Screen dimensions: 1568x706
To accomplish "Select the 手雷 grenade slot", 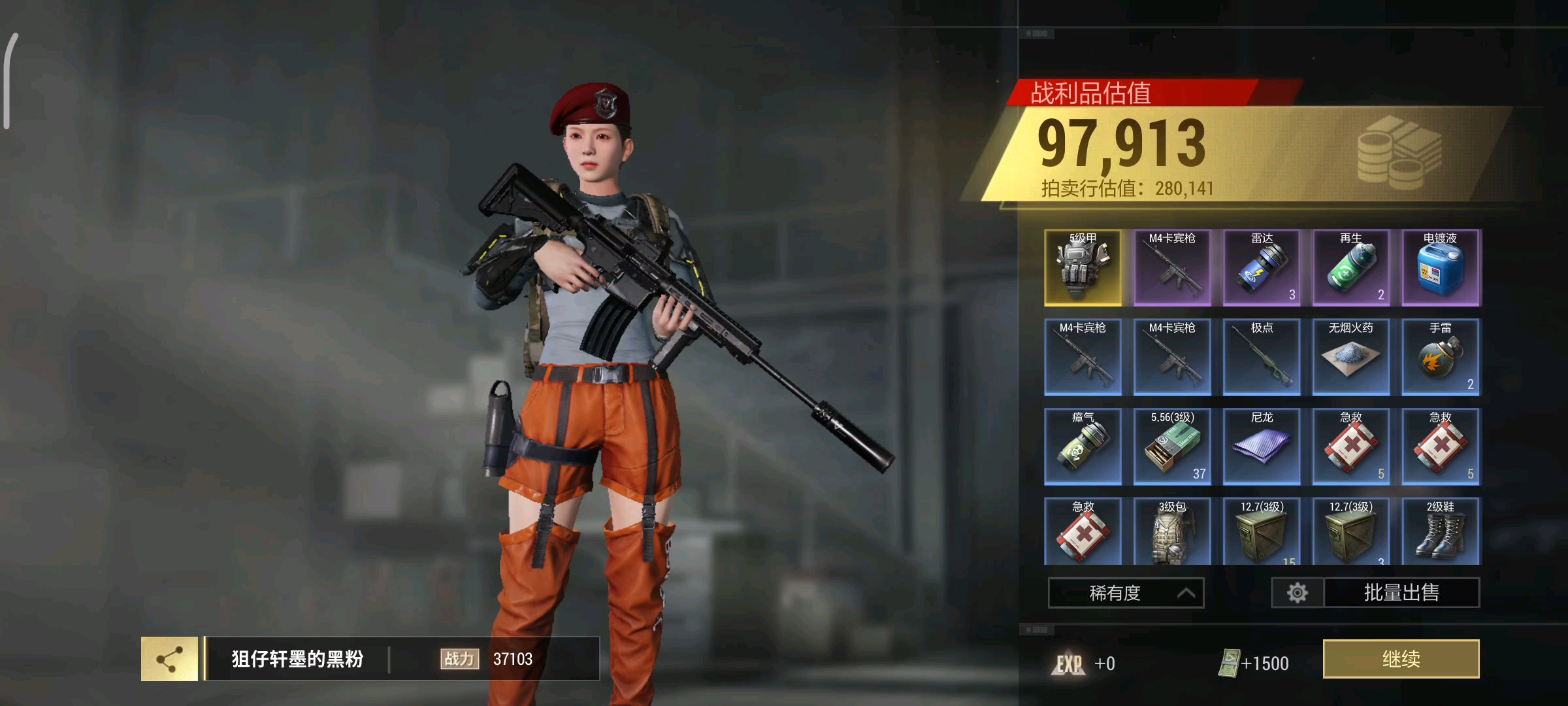I will tap(1441, 358).
